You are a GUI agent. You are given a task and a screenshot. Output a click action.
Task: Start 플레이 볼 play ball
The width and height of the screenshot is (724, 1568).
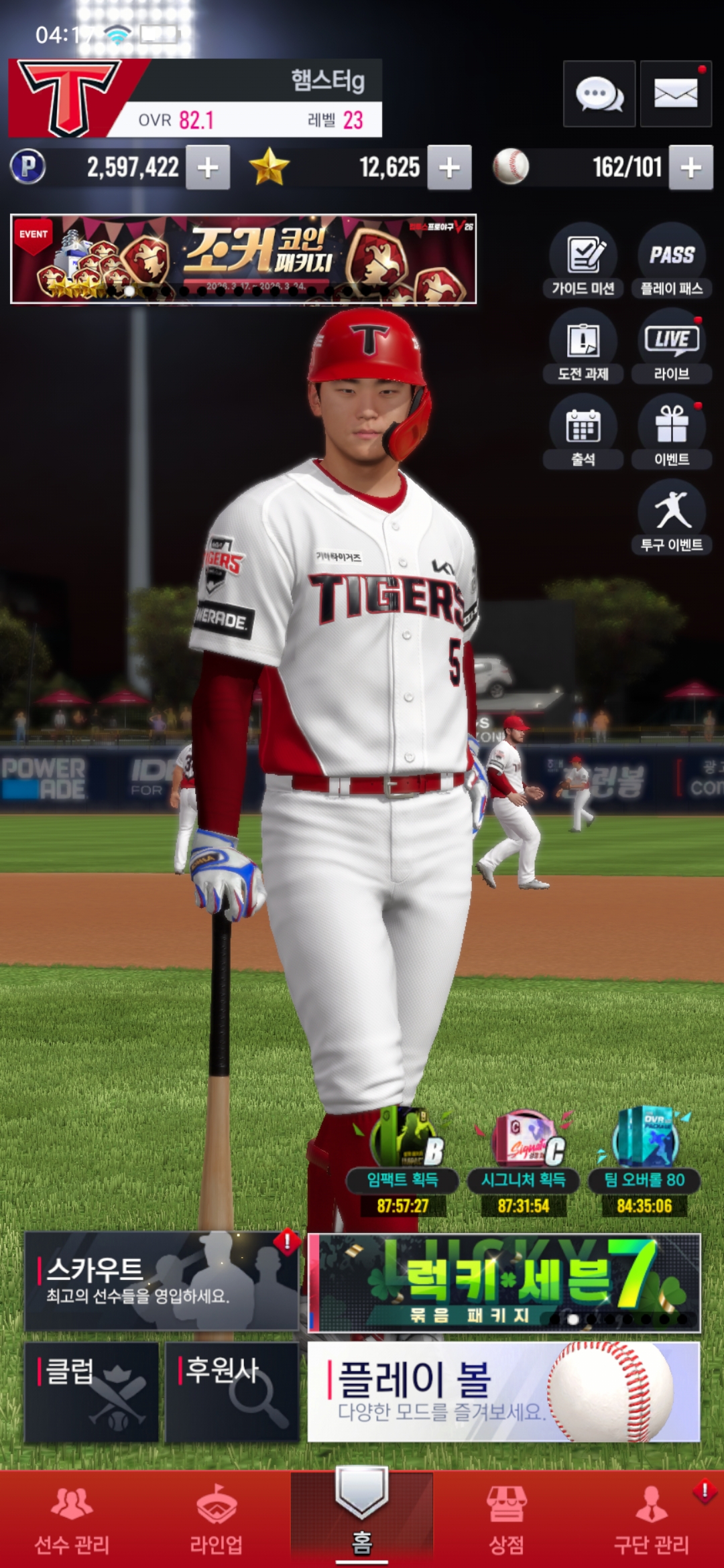(503, 1391)
